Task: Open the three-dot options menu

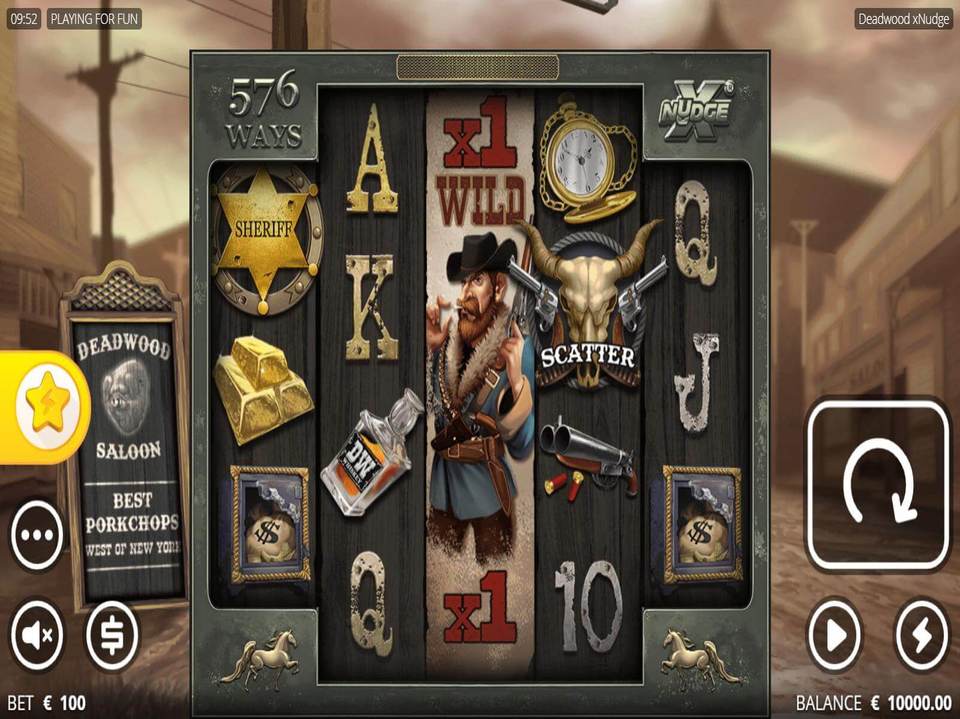Action: pos(37,535)
